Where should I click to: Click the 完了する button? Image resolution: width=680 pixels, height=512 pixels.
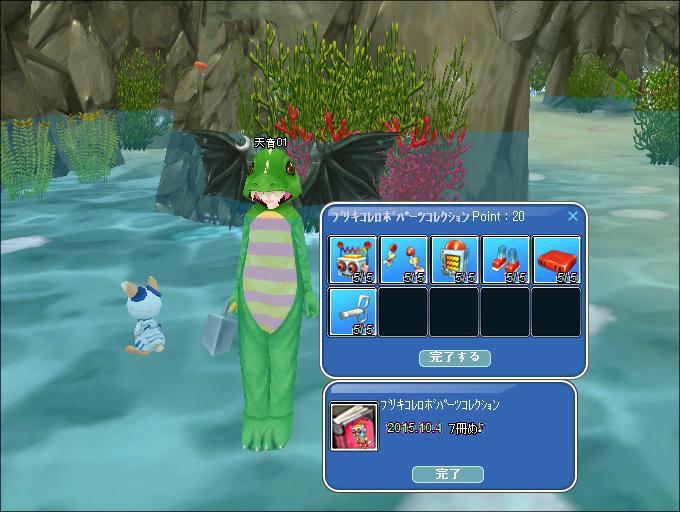pyautogui.click(x=455, y=357)
